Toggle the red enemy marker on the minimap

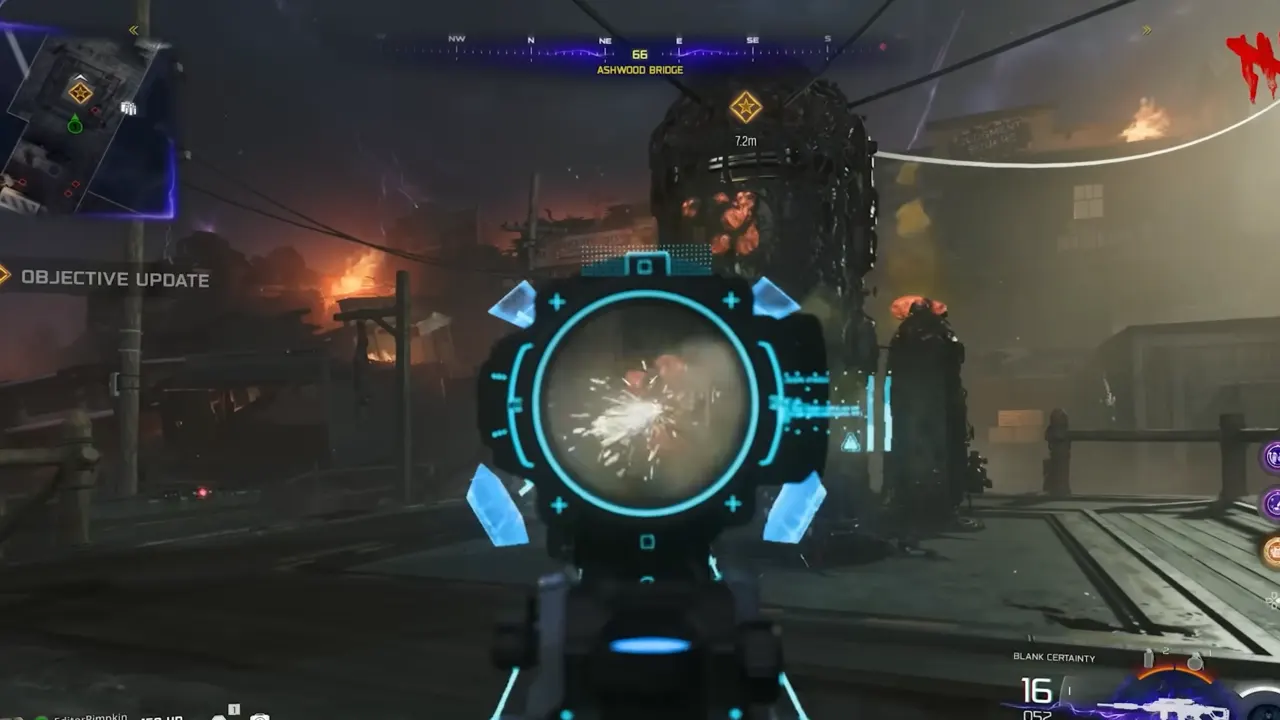pyautogui.click(x=96, y=109)
